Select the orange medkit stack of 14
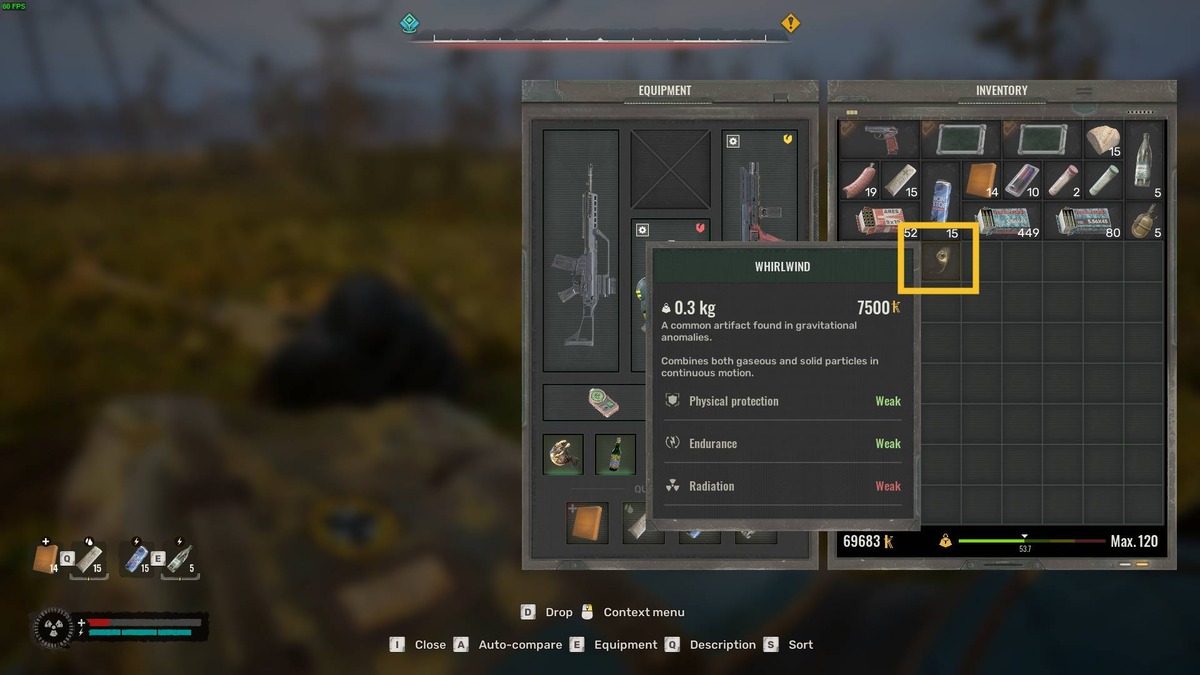Viewport: 1200px width, 675px height. (982, 181)
